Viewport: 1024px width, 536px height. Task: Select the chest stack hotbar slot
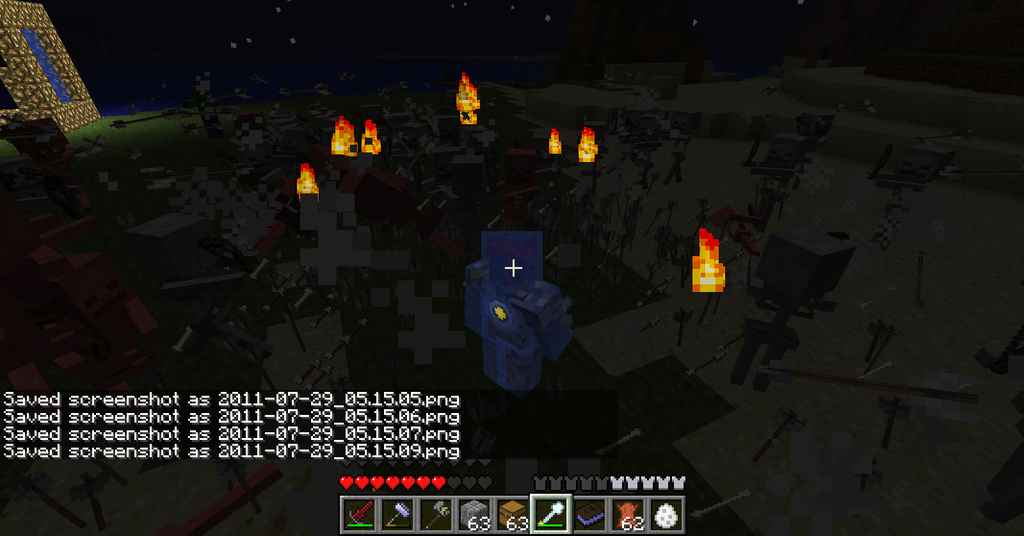tap(511, 514)
